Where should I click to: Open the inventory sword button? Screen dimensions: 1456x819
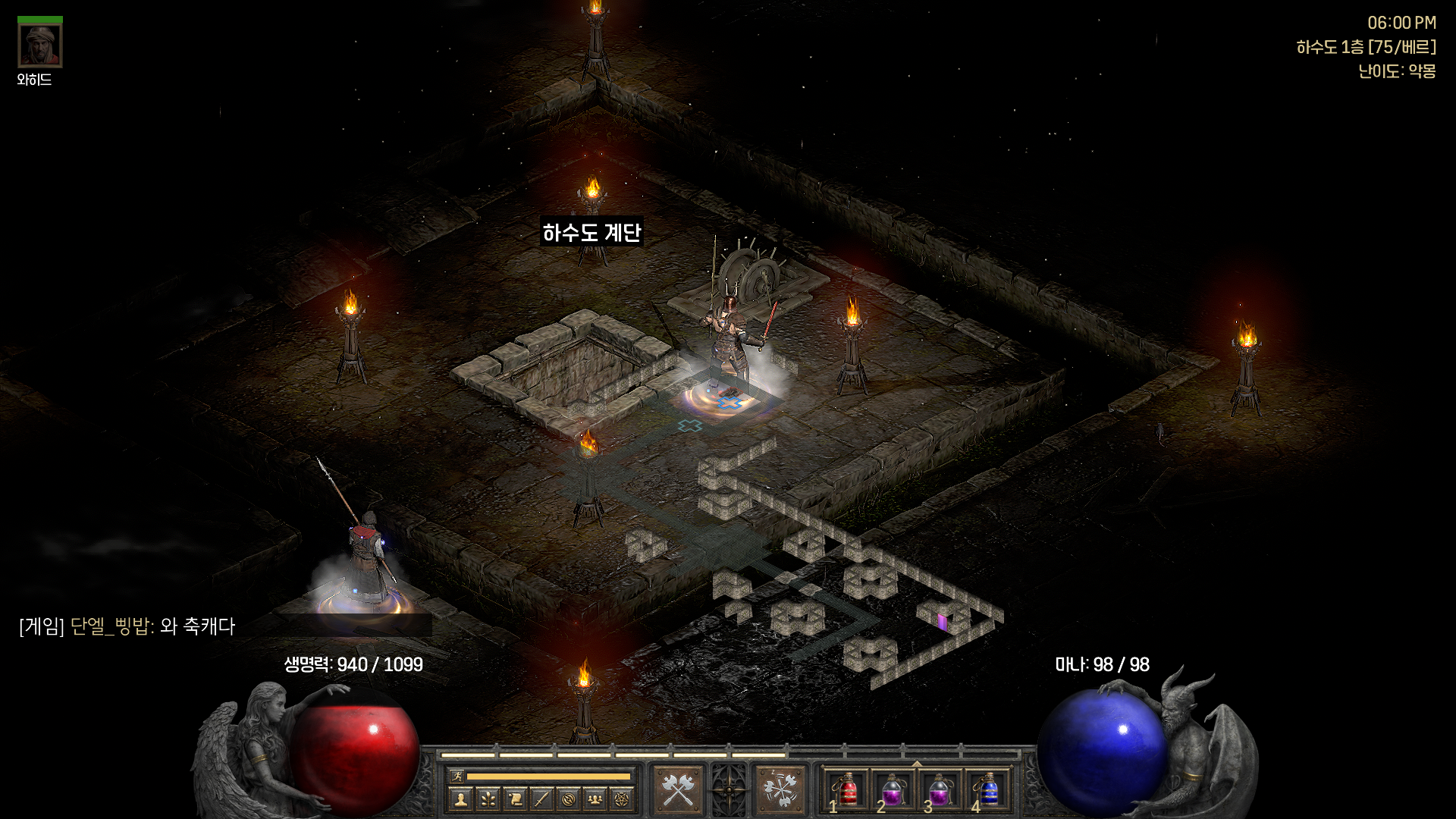(541, 799)
